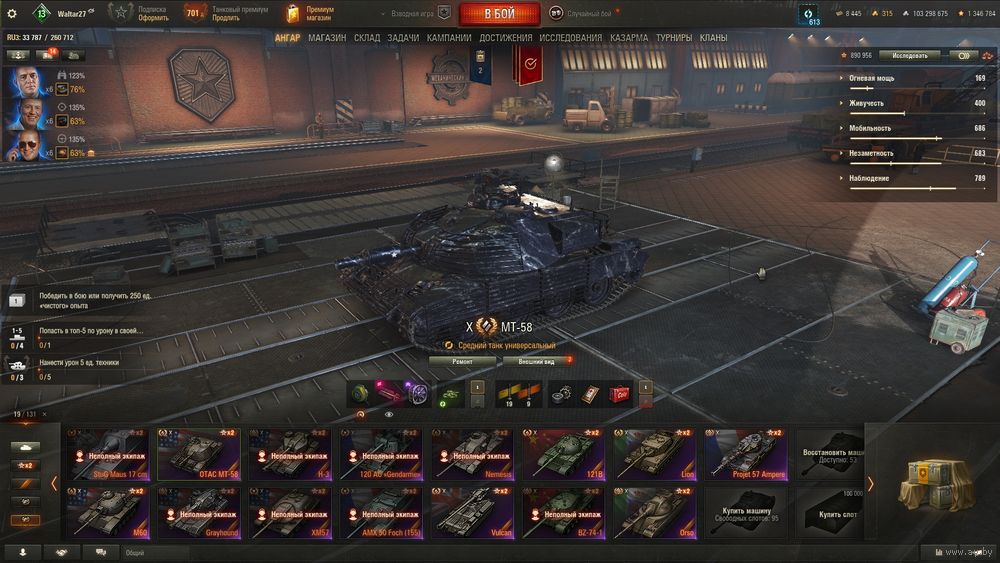Show the КЛАНЫ tab
Viewport: 1000px width, 563px height.
click(x=713, y=38)
